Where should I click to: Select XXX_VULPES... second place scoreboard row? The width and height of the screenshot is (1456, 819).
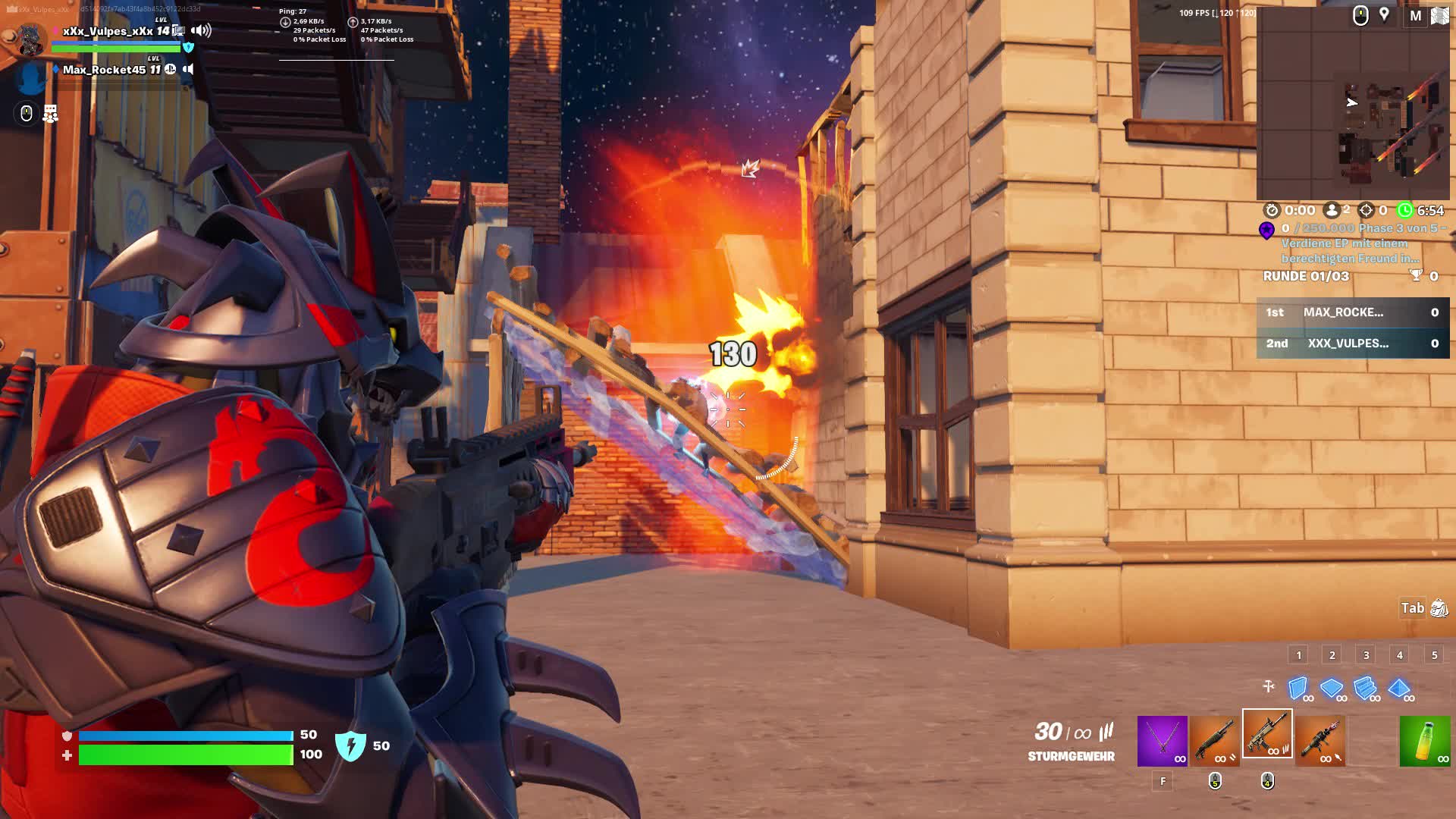[x=1353, y=344]
